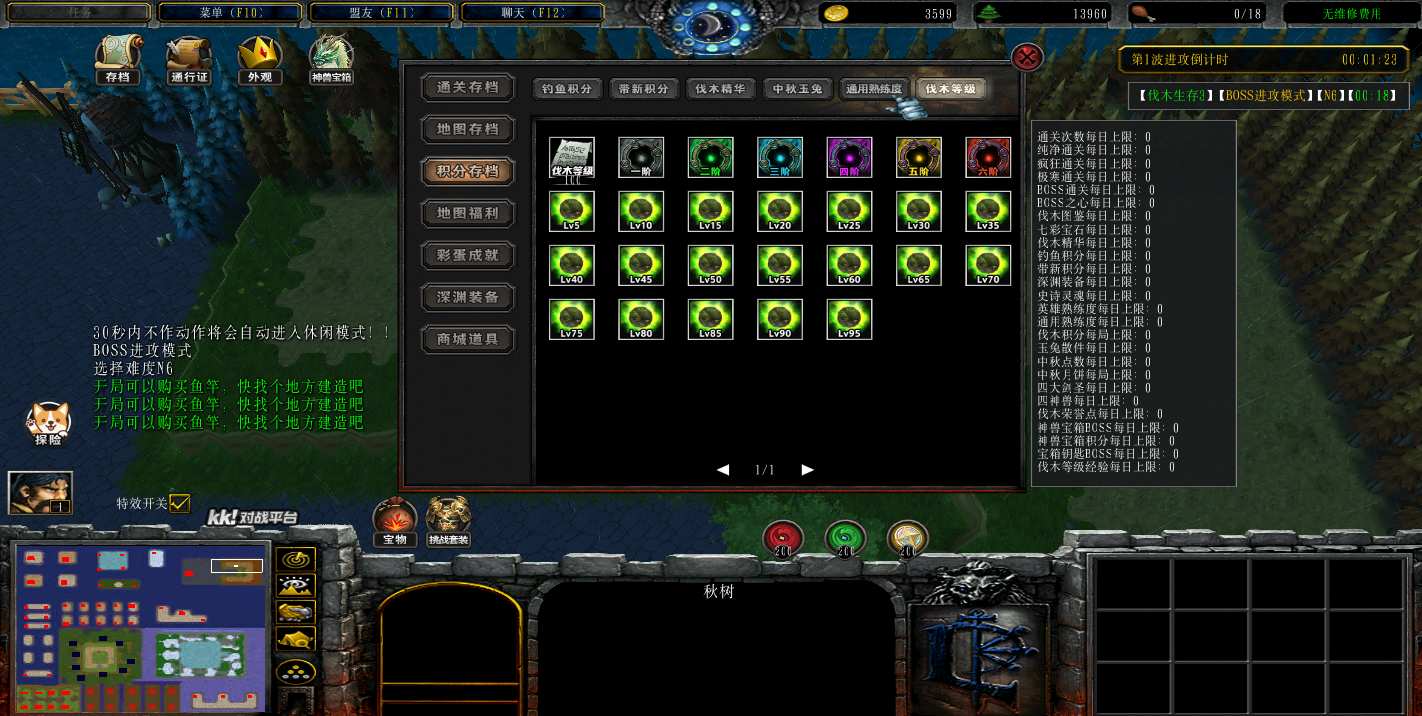The width and height of the screenshot is (1422, 716).
Task: Open the 菜单 (F10) menu
Action: [x=229, y=13]
